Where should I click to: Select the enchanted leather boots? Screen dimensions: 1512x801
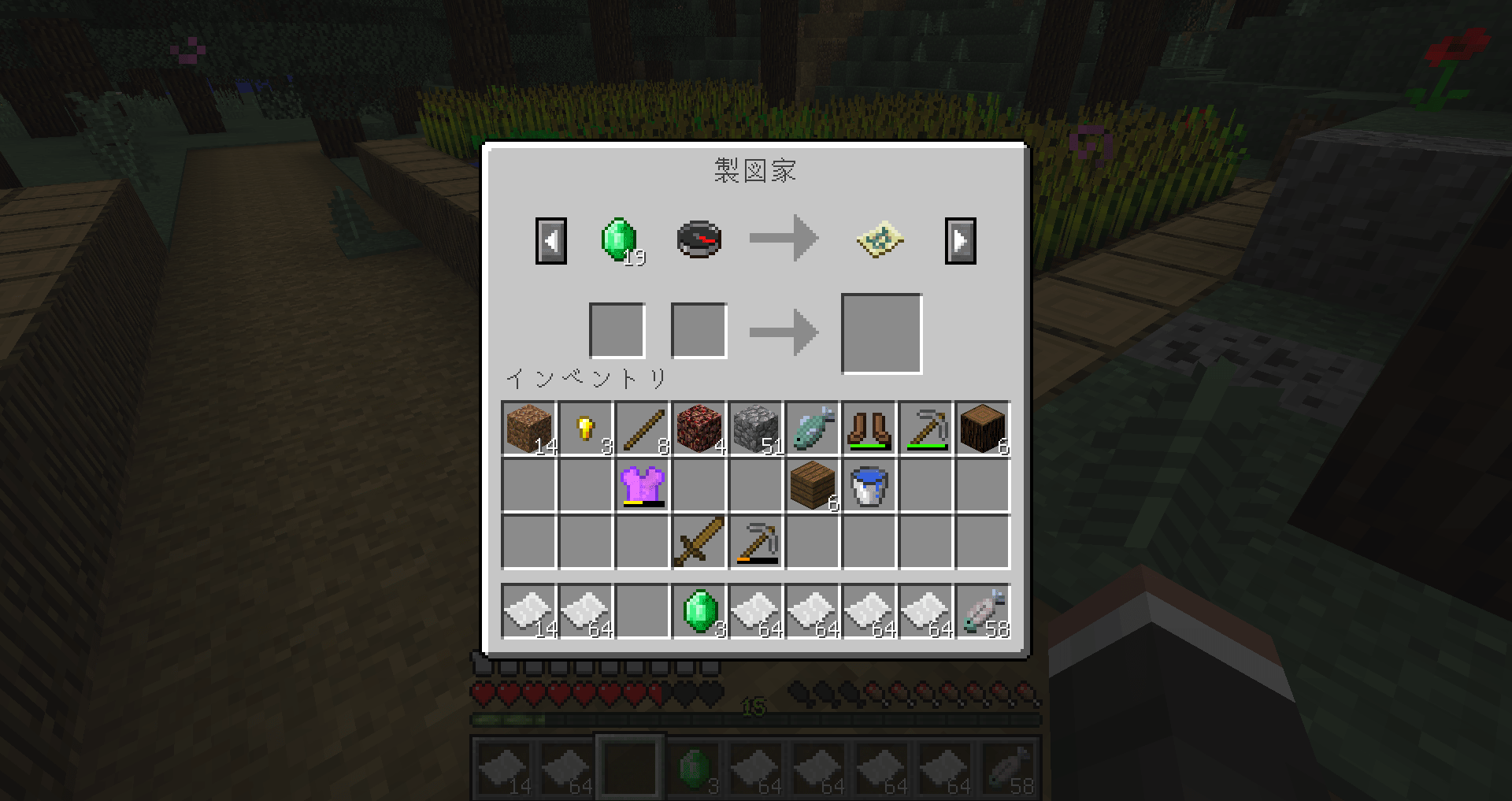coord(869,429)
